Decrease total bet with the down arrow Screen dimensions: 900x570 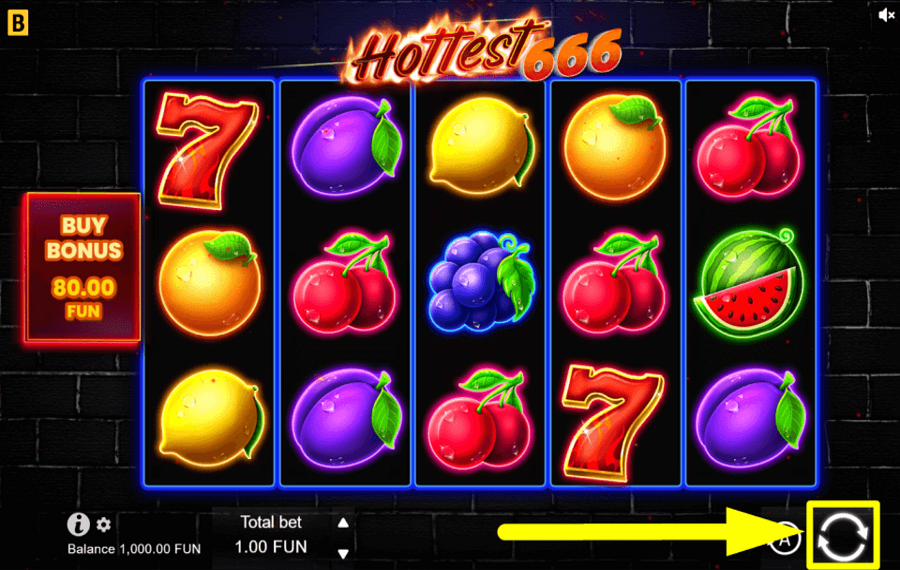click(343, 553)
